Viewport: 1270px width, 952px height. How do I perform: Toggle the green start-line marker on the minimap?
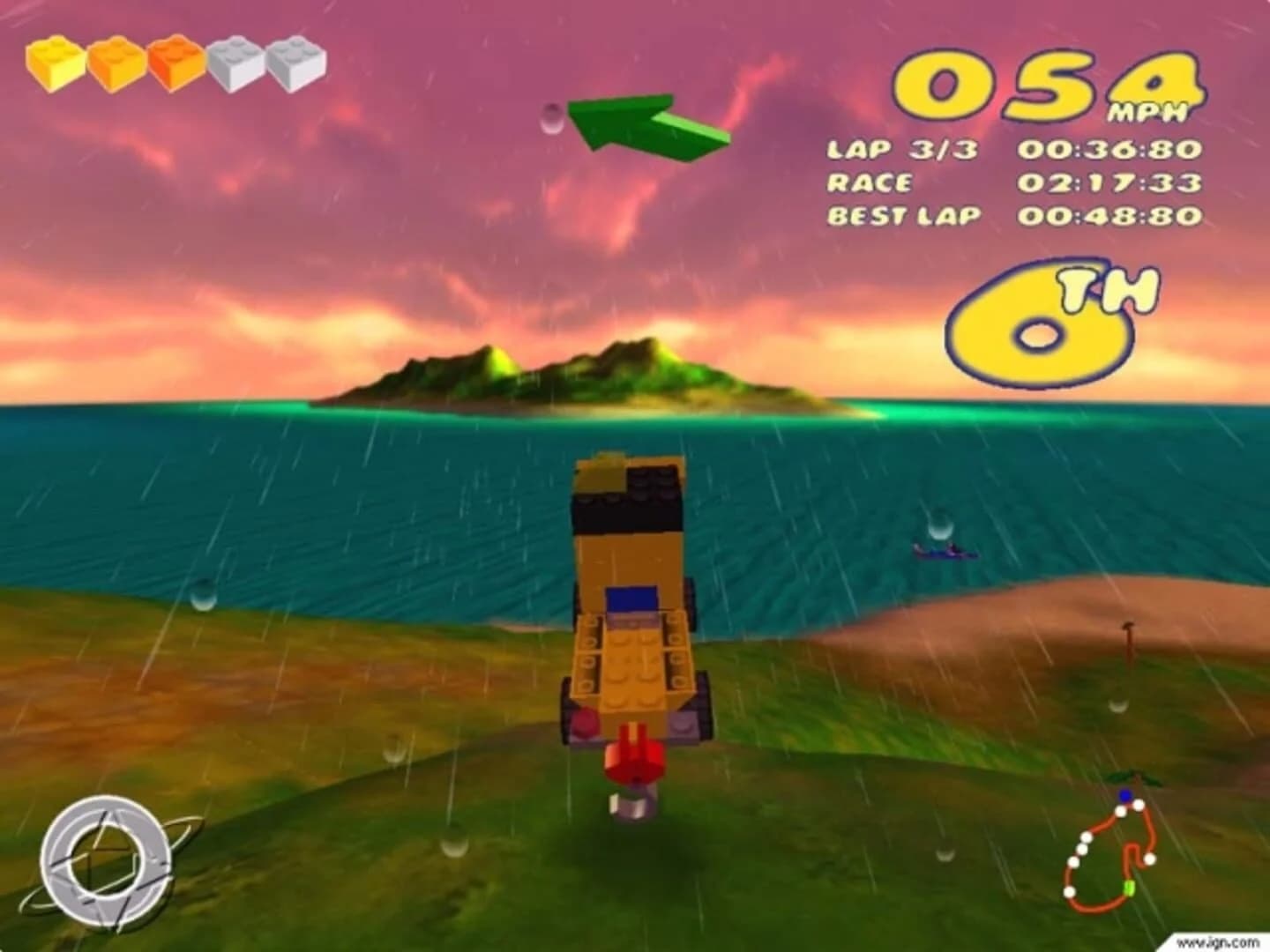(x=1129, y=888)
